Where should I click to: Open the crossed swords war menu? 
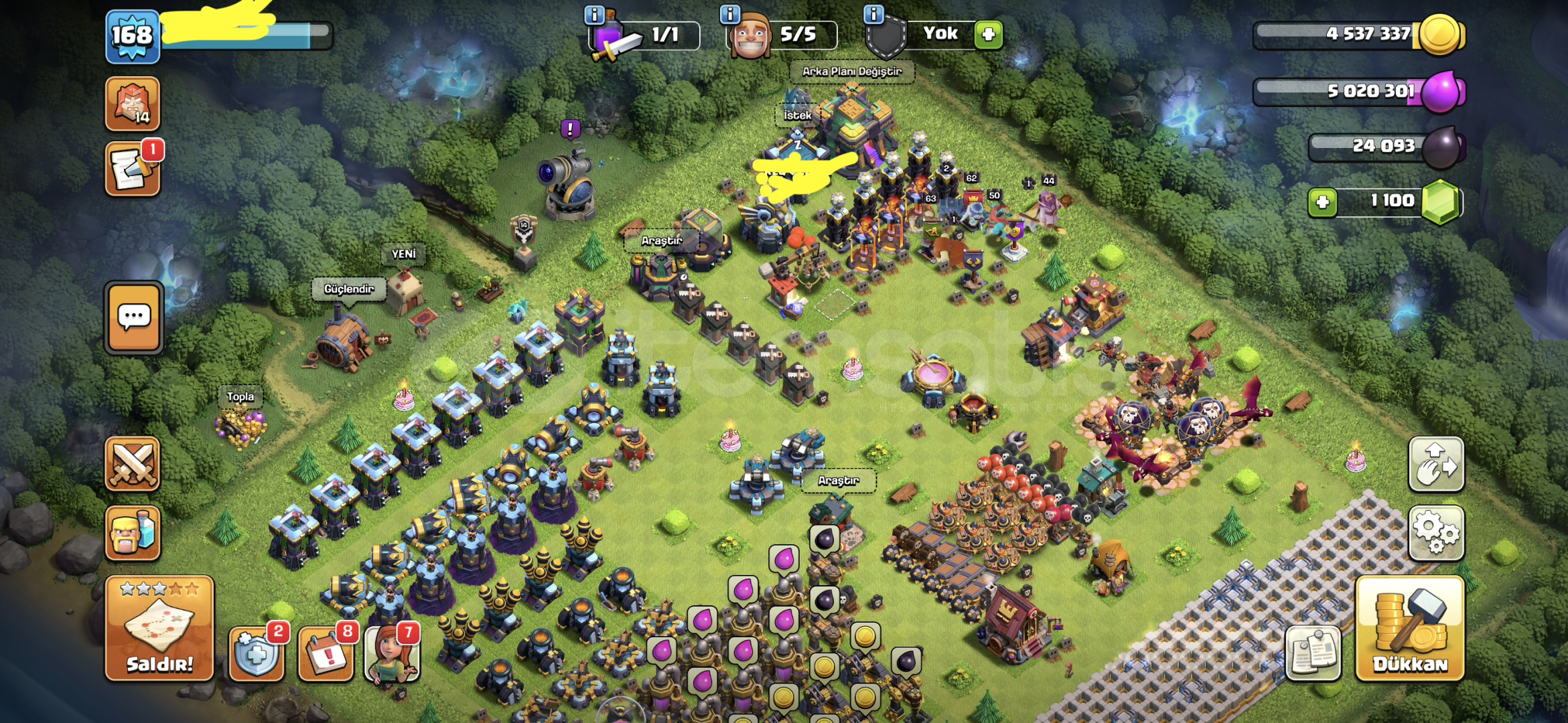[133, 464]
